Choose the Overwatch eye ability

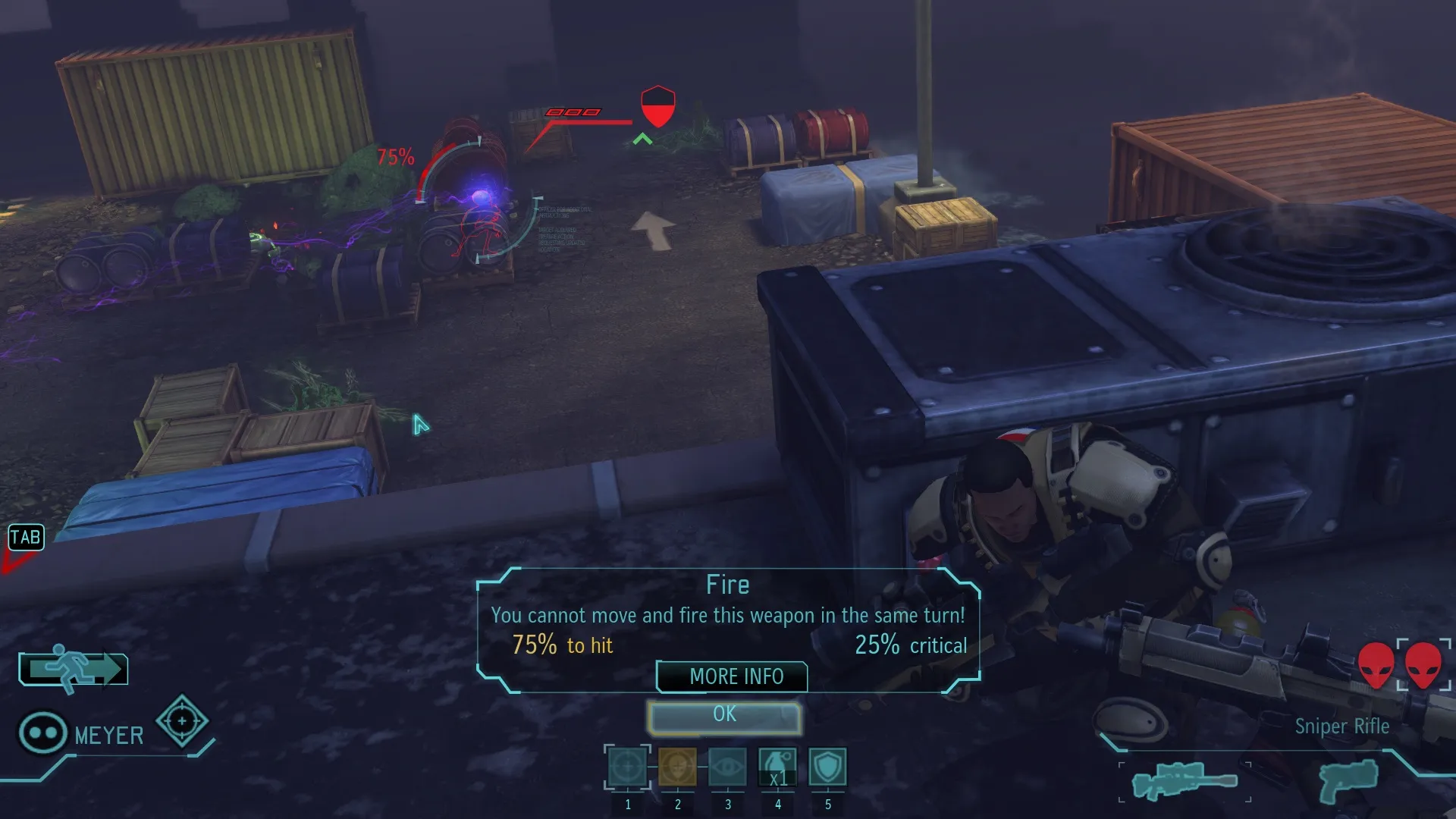(x=727, y=767)
